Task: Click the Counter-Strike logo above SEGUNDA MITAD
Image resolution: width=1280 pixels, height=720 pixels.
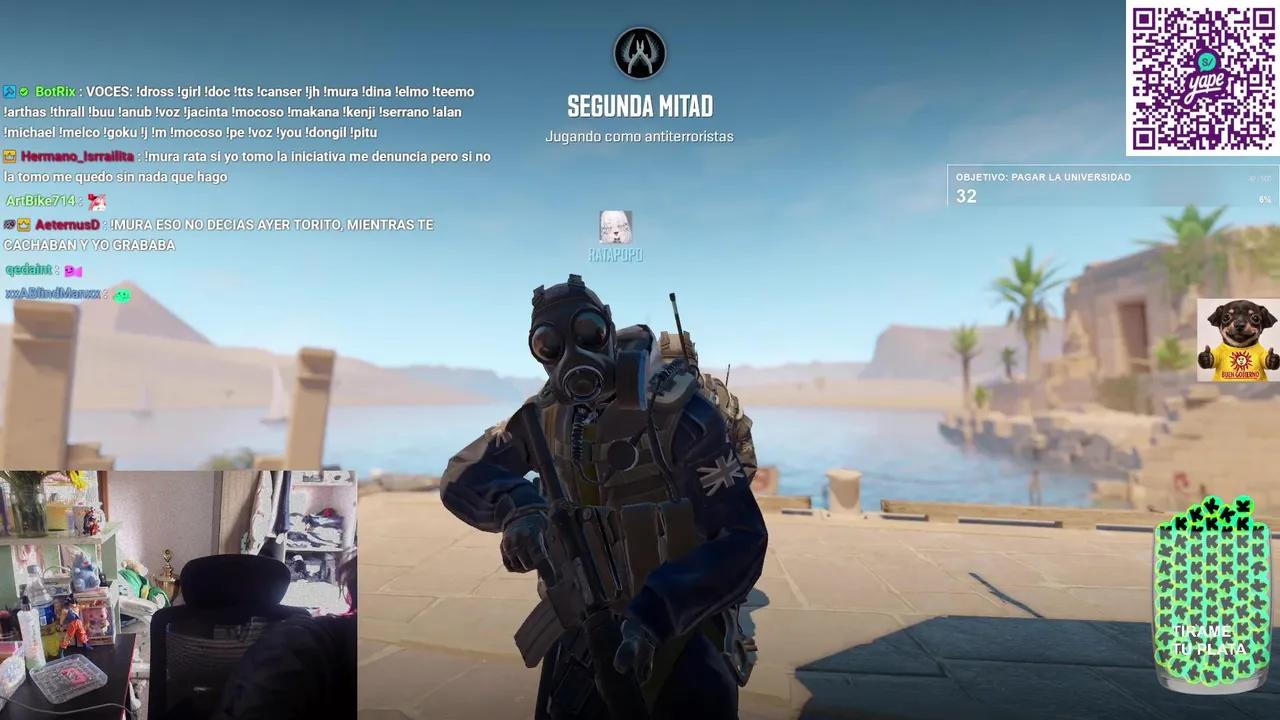Action: coord(640,54)
